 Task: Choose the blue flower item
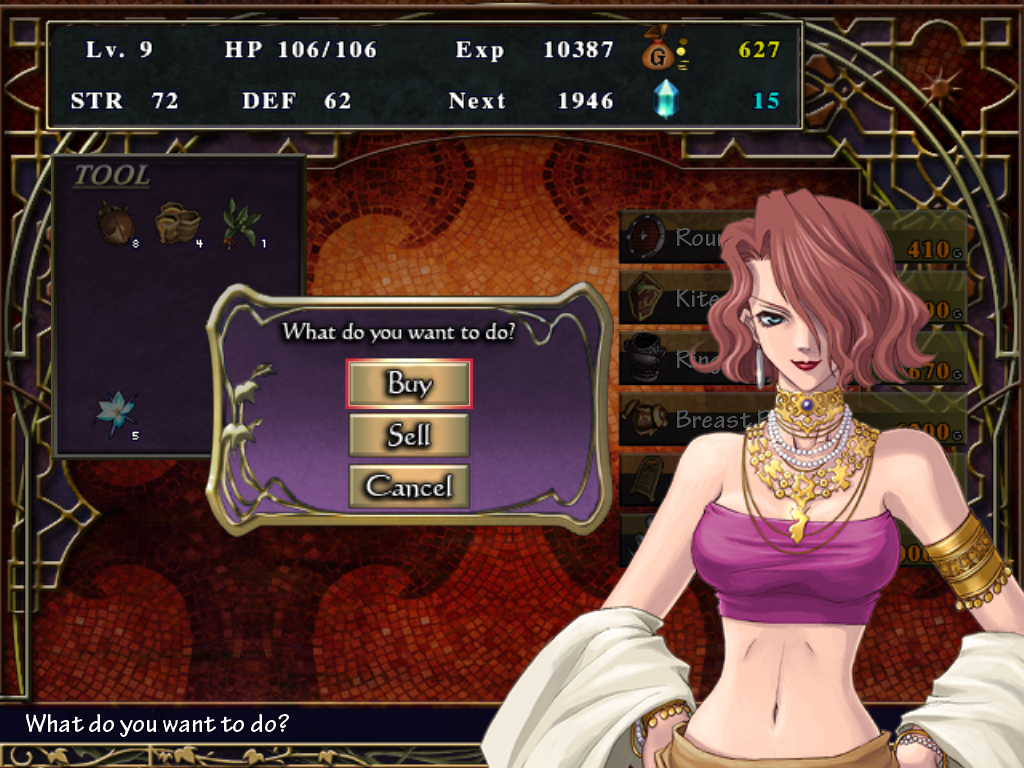(x=113, y=411)
